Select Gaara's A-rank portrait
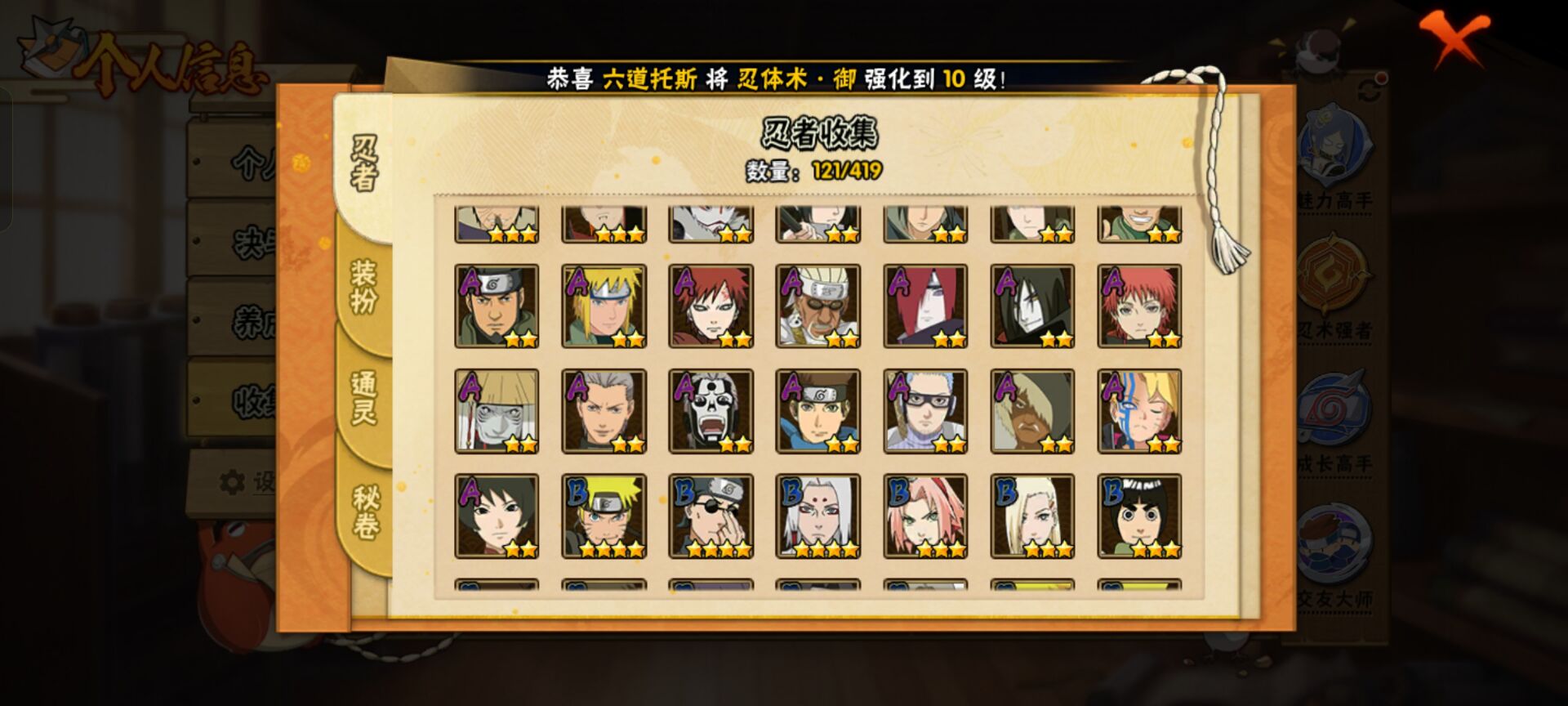The width and height of the screenshot is (1568, 706). [x=709, y=308]
